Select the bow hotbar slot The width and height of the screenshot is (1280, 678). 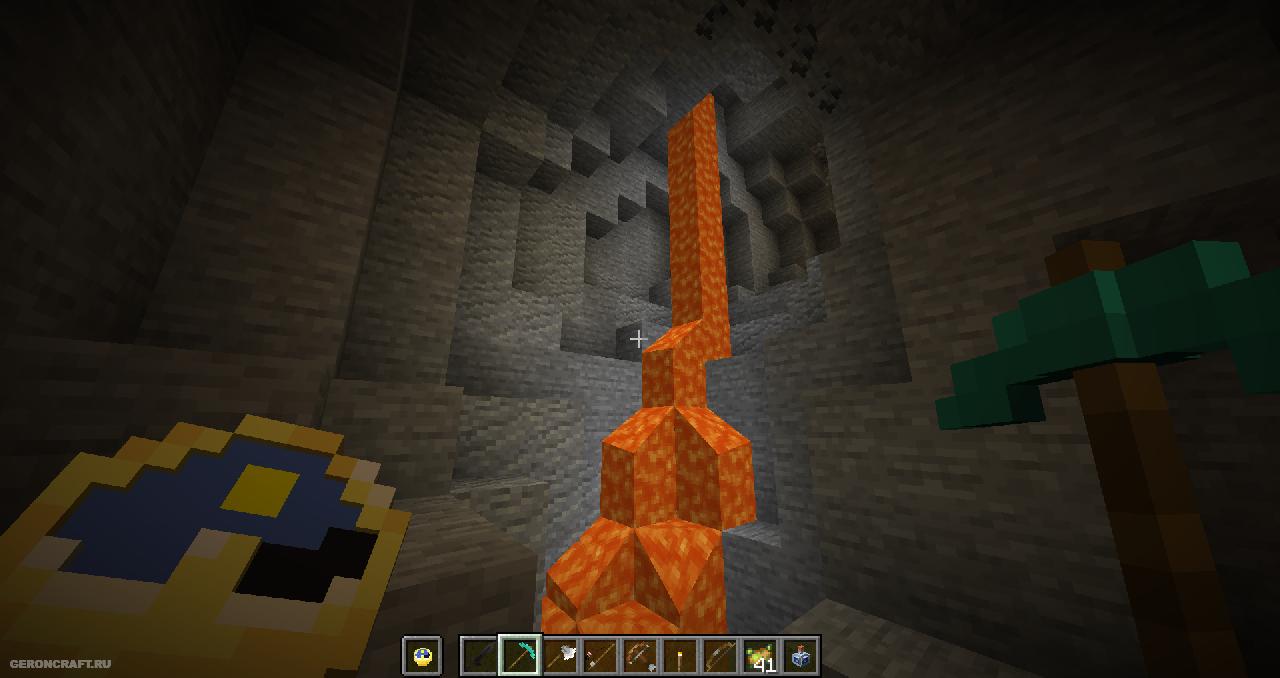tap(720, 656)
